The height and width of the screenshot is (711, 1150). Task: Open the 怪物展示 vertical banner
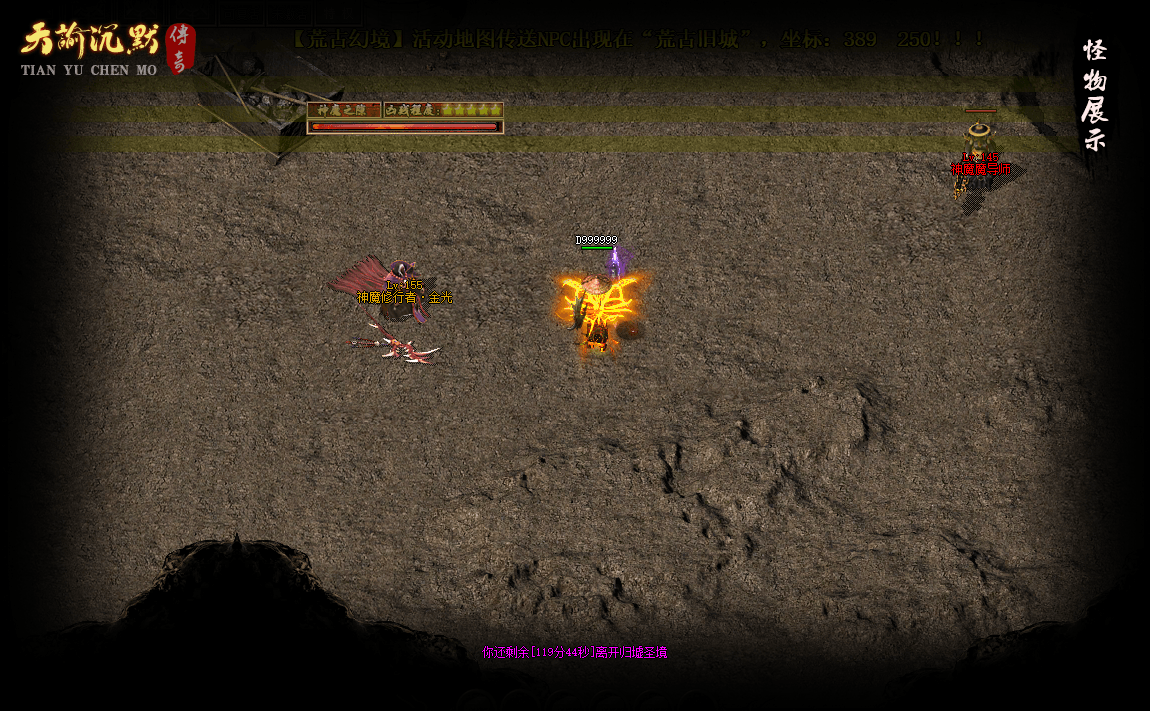[1094, 95]
